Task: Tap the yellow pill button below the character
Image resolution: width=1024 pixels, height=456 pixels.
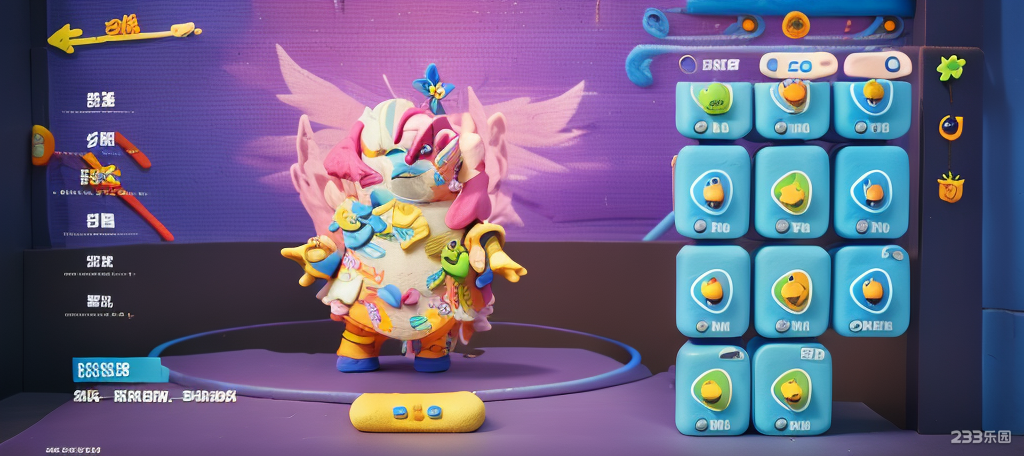Action: click(417, 411)
